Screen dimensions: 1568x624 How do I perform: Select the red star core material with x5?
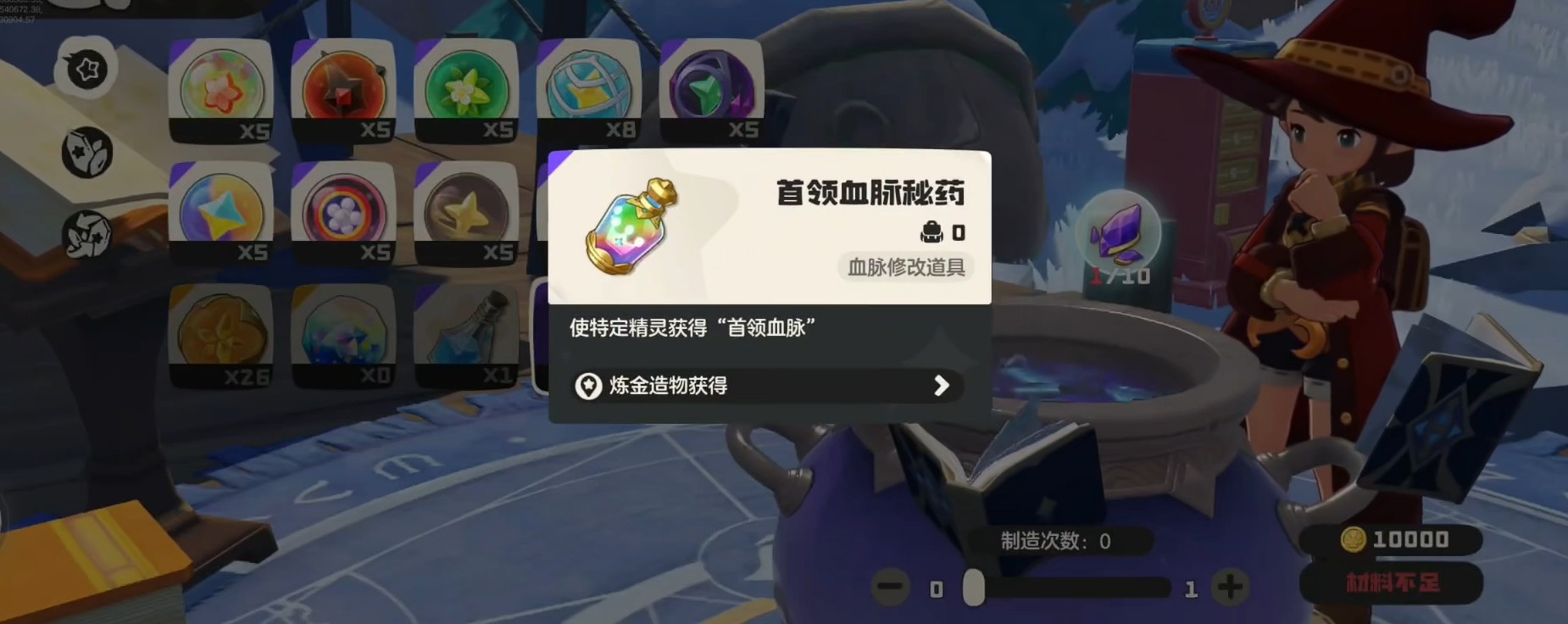click(343, 88)
